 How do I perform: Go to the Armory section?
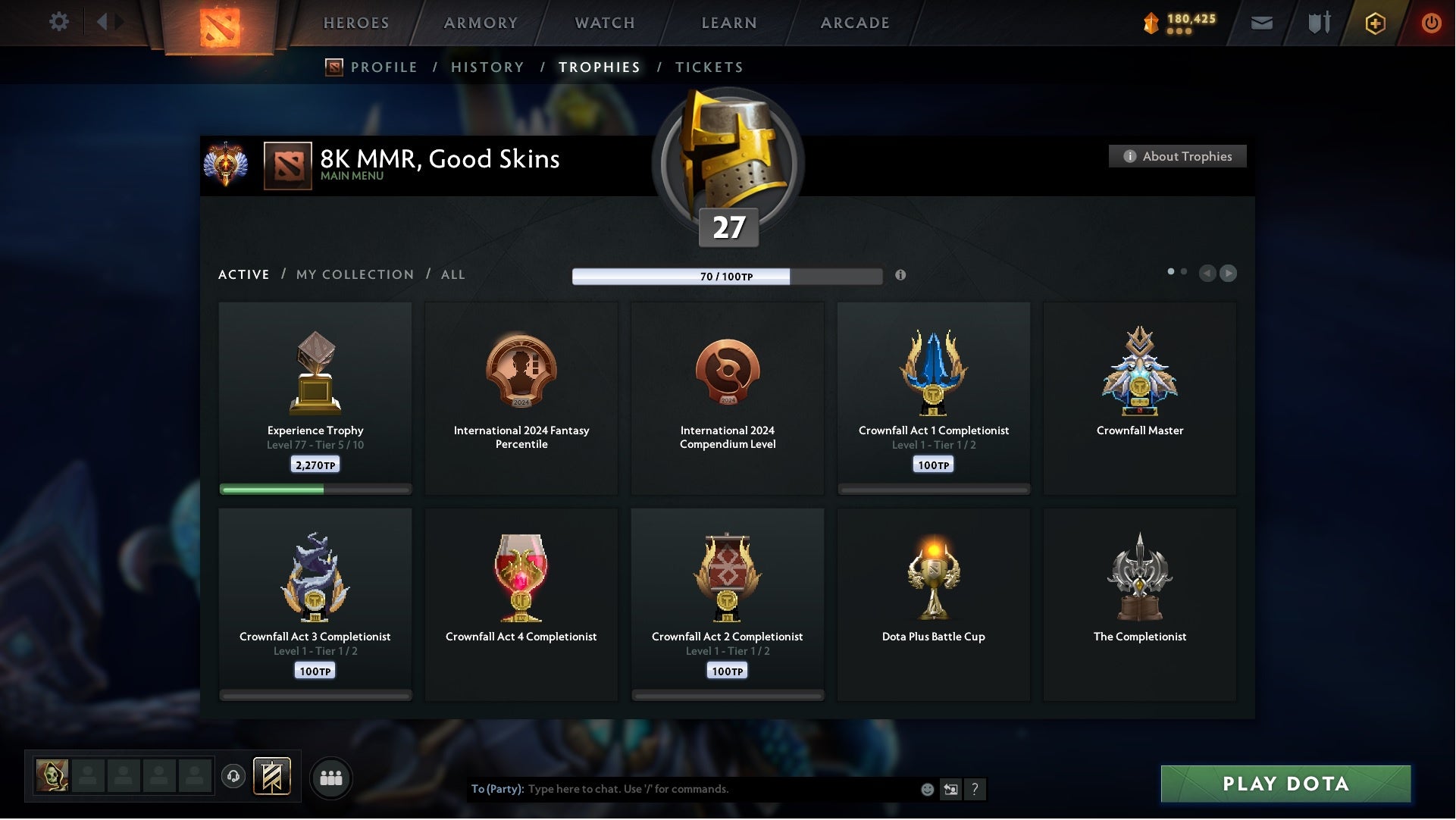point(481,23)
